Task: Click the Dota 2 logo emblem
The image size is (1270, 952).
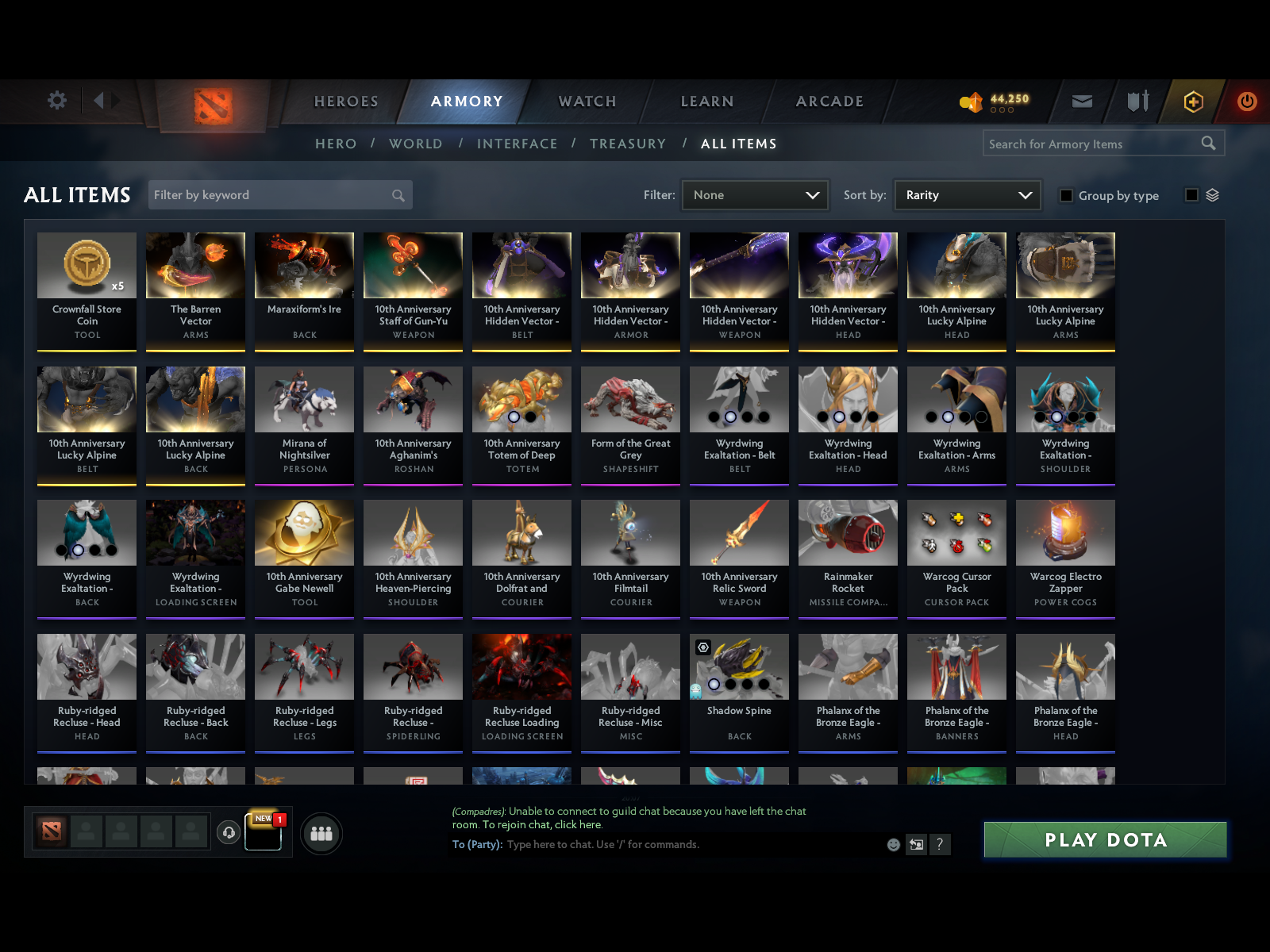Action: coord(214,103)
